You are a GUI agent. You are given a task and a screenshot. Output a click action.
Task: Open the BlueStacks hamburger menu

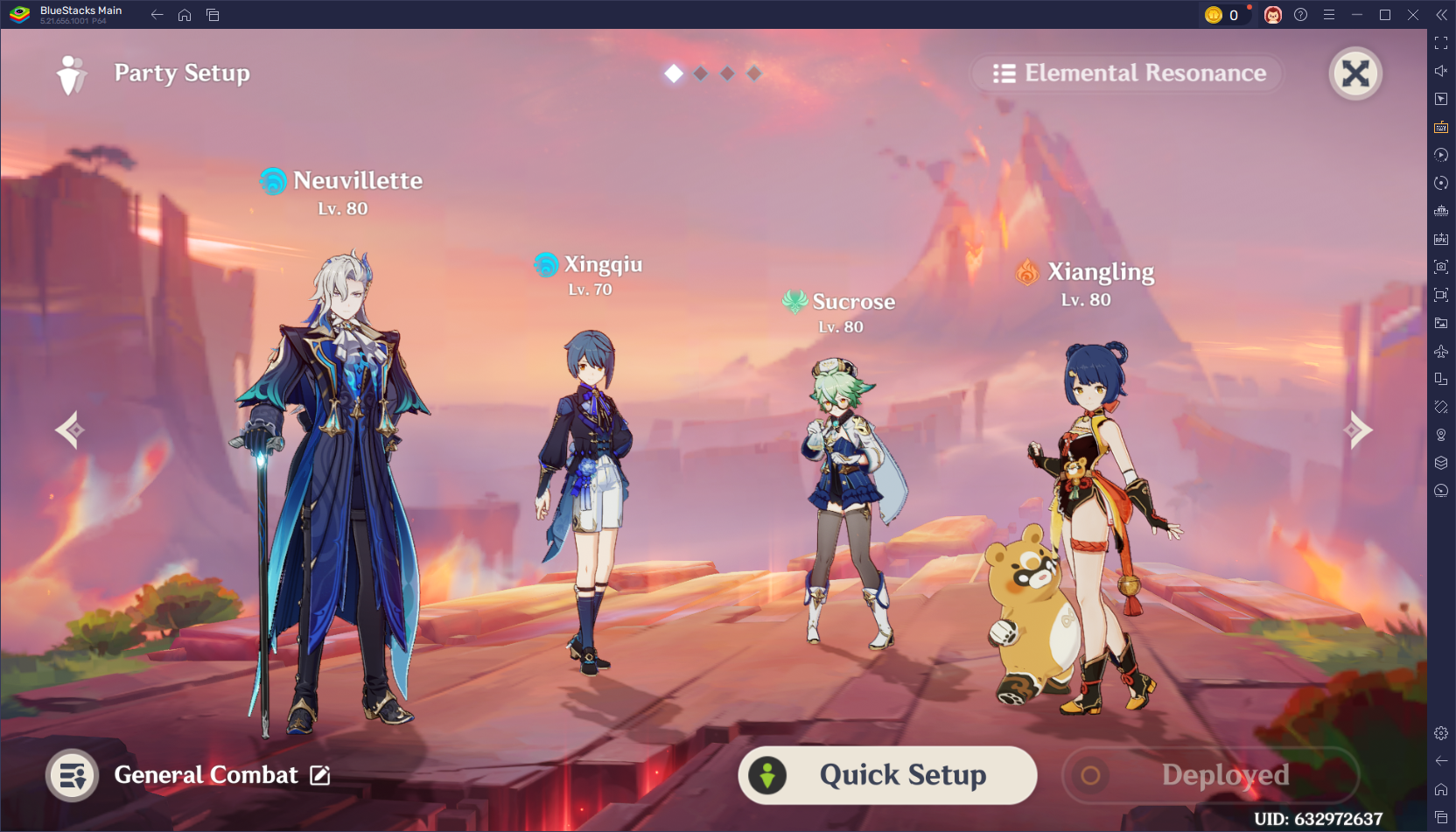point(1328,14)
